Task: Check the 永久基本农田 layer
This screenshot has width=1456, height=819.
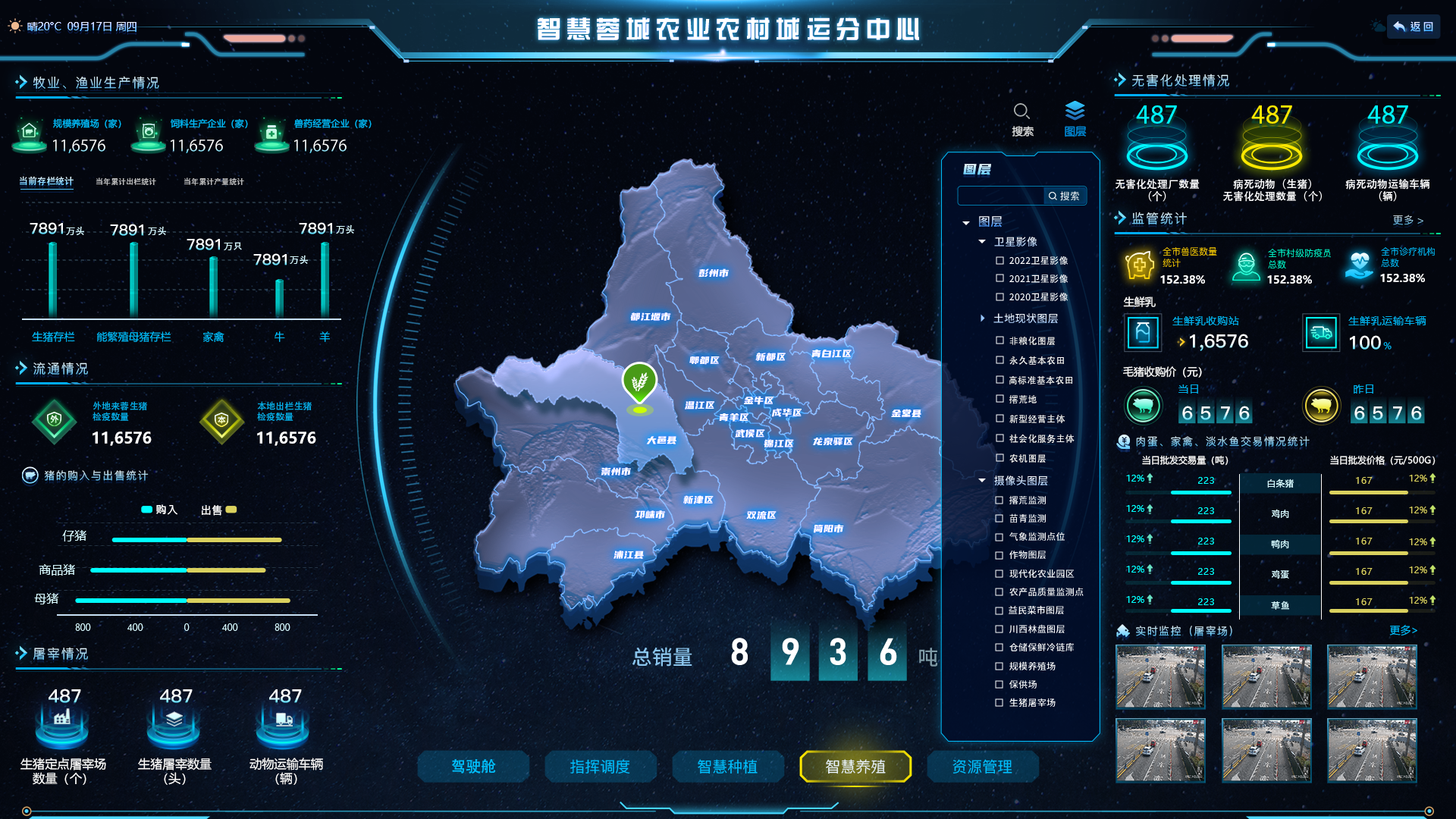Action: click(999, 361)
